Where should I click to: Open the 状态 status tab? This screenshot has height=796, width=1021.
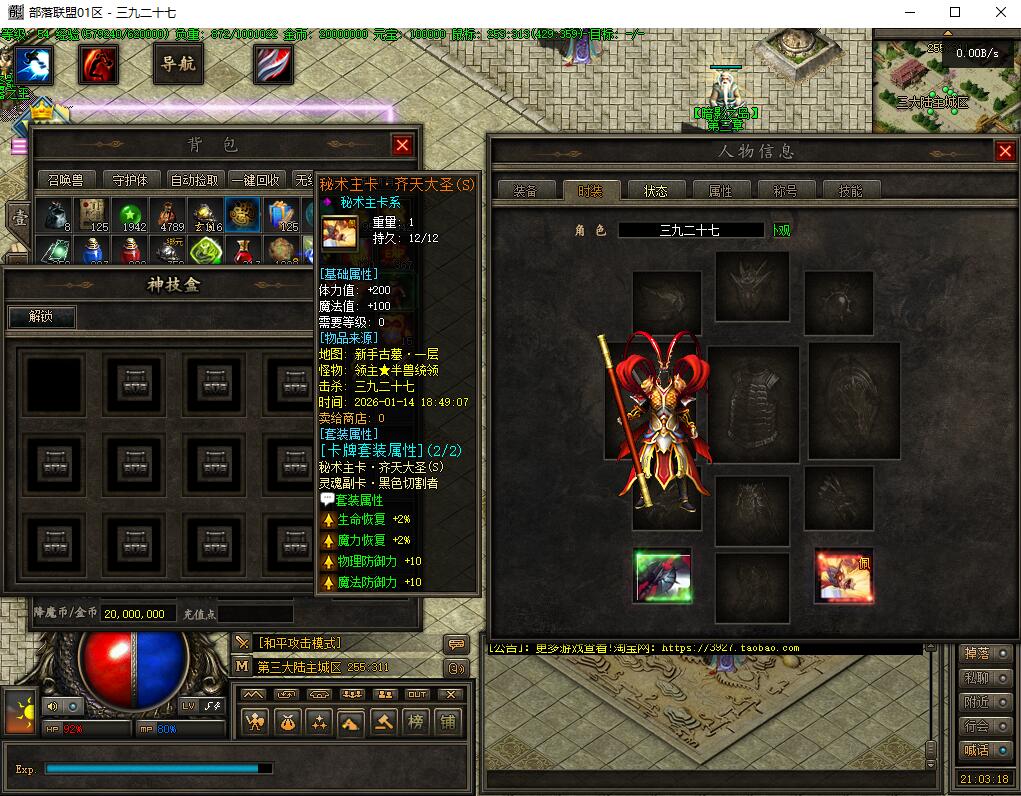click(x=655, y=191)
